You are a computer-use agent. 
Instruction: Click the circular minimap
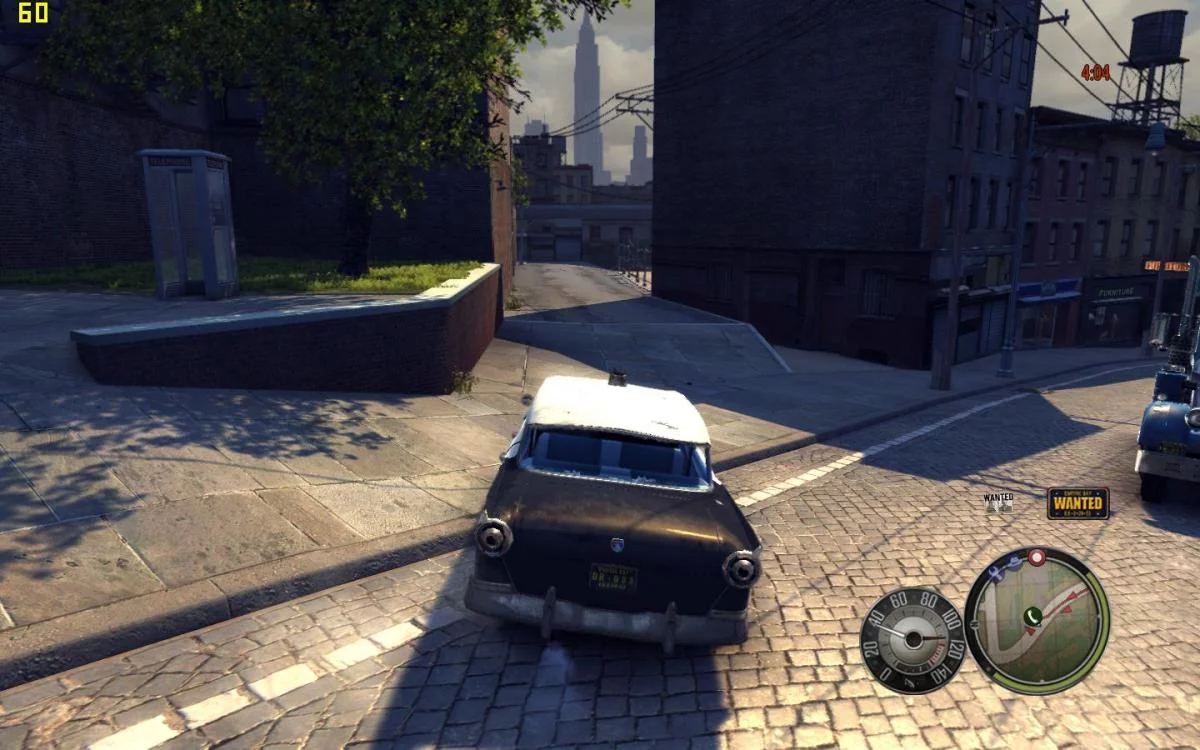pyautogui.click(x=1037, y=621)
